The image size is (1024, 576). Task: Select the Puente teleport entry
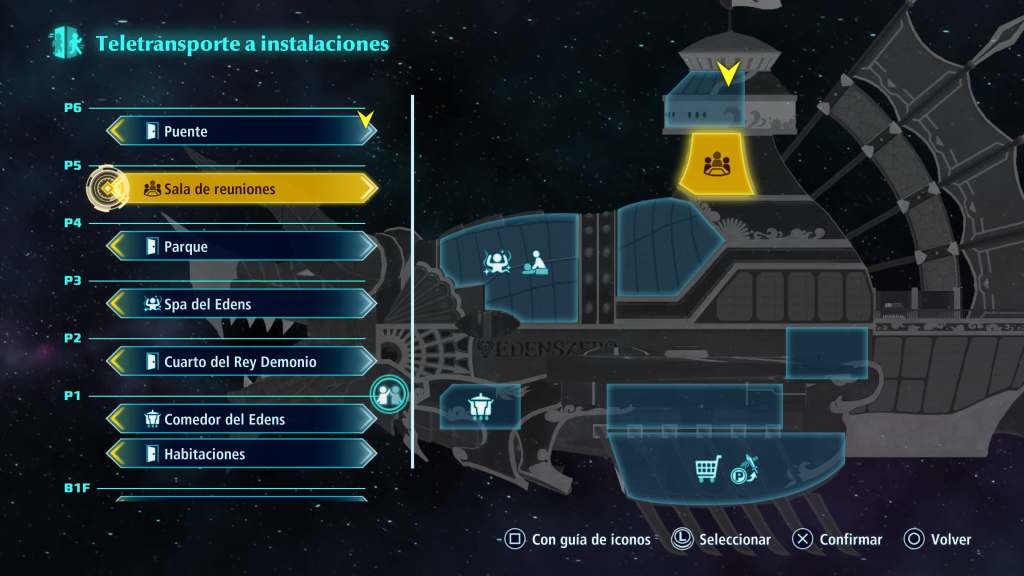click(x=241, y=131)
